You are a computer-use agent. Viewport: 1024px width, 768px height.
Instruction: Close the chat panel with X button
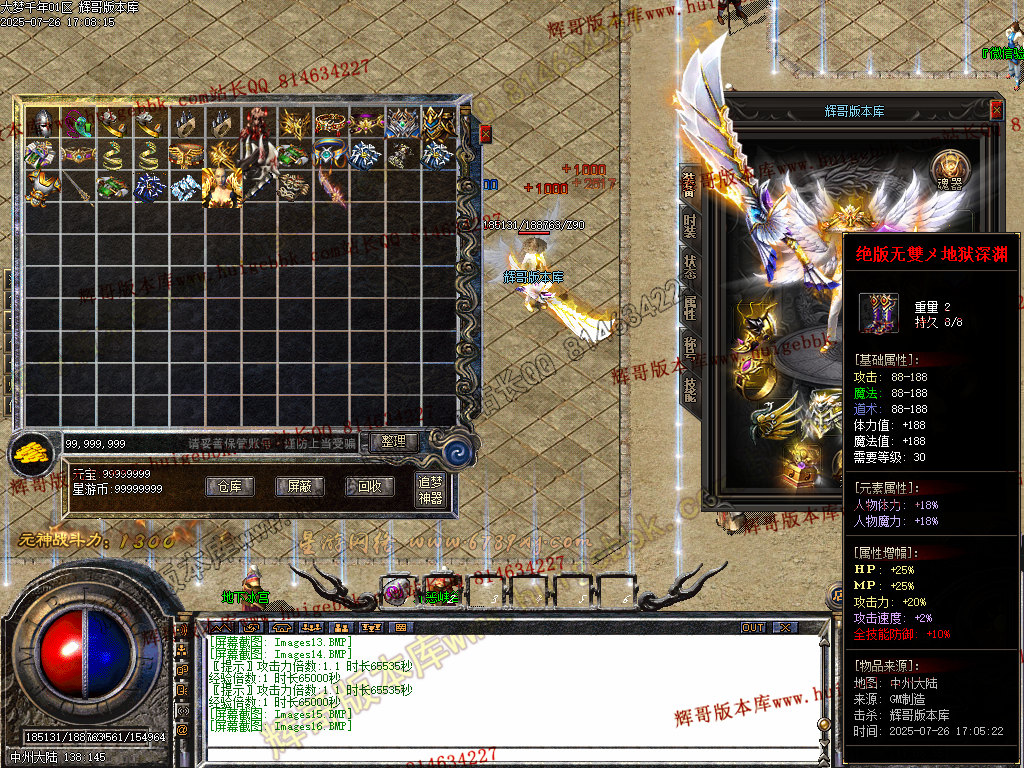point(785,627)
